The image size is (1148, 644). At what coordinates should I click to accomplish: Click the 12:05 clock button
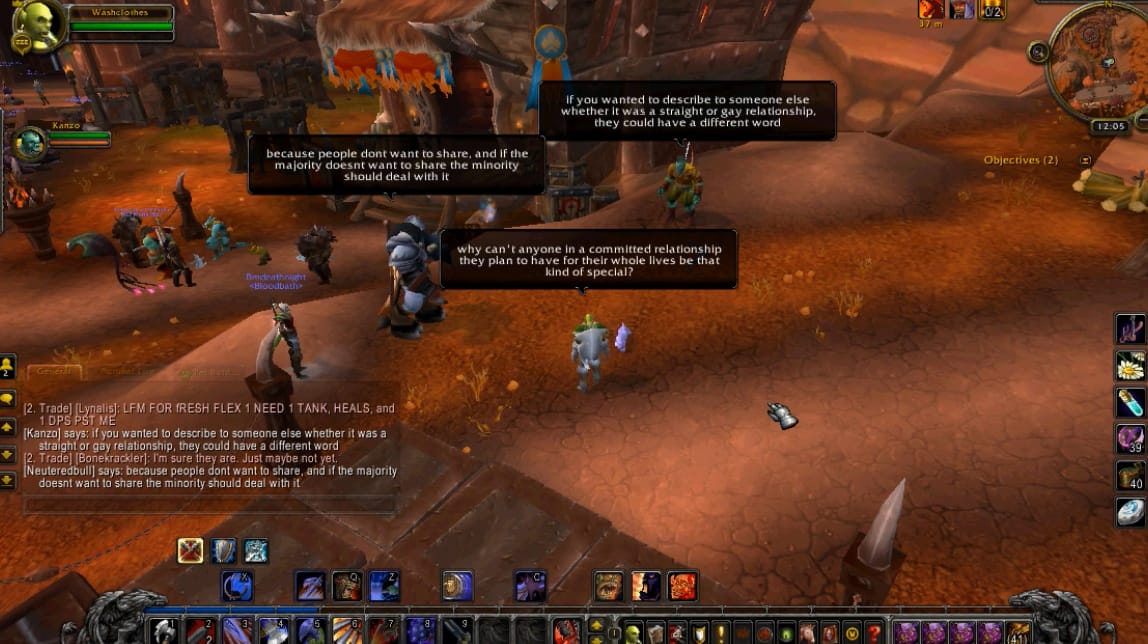pos(1110,127)
